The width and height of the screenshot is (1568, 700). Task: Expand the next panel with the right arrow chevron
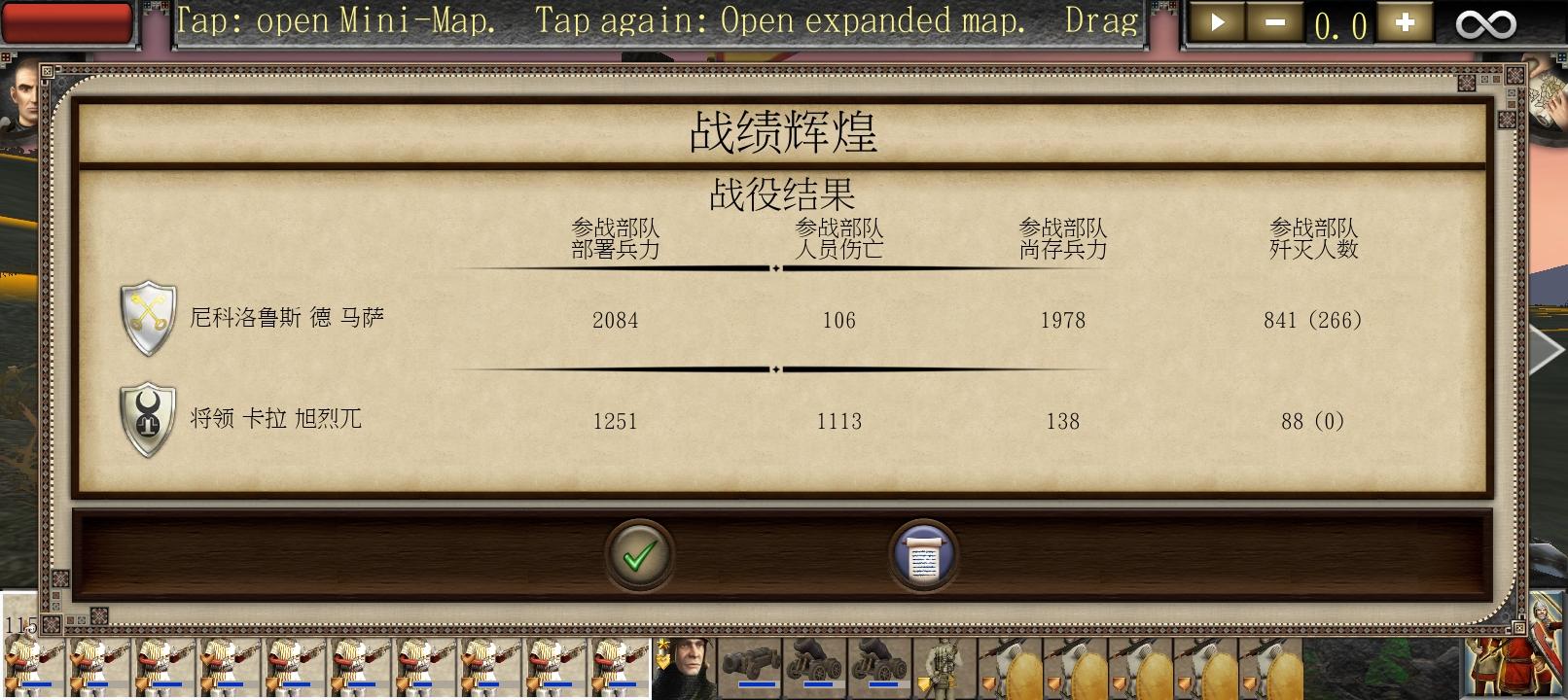(1545, 350)
